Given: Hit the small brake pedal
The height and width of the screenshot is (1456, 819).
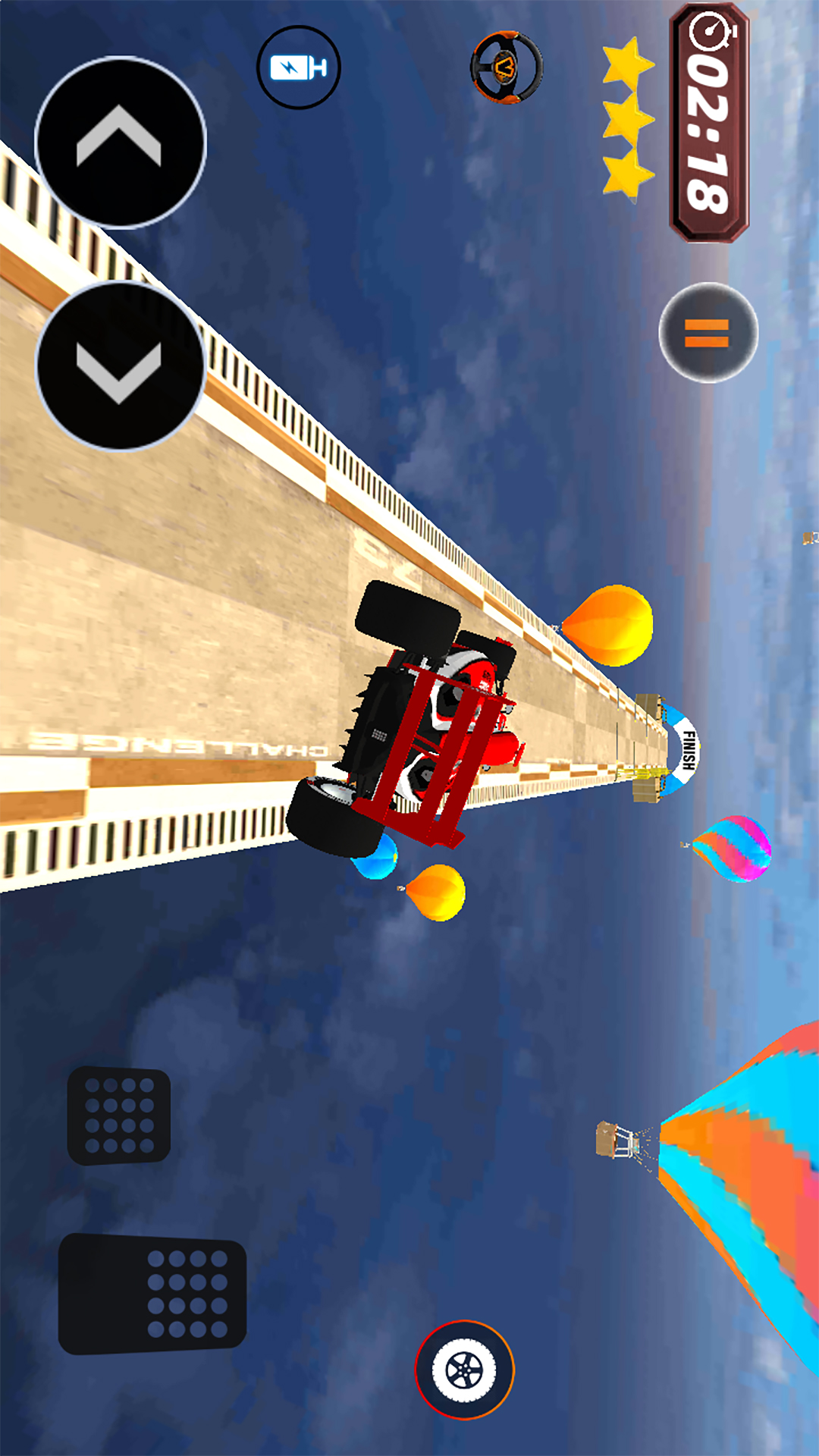Looking at the screenshot, I should pos(119,1115).
